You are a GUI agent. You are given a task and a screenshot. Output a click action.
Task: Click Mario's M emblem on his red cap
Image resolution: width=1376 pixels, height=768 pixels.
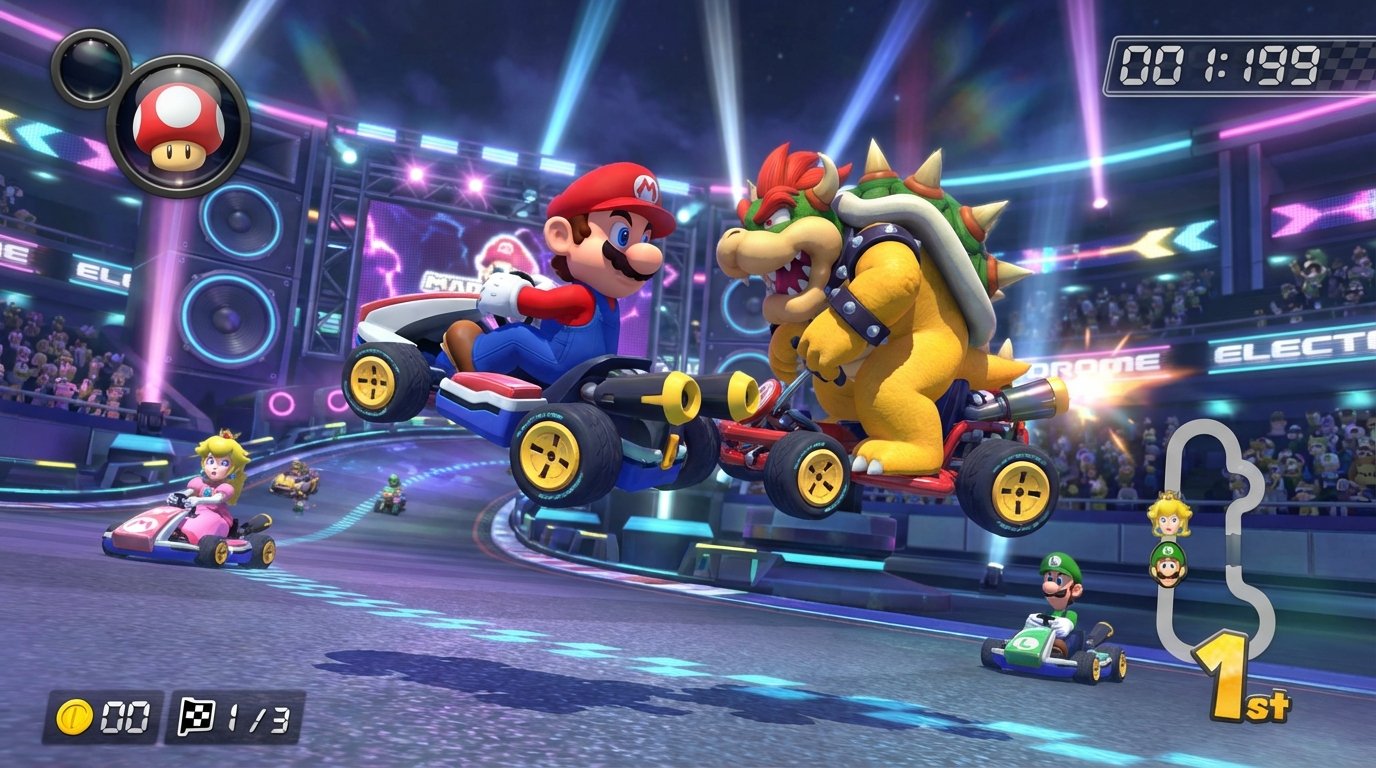point(646,188)
